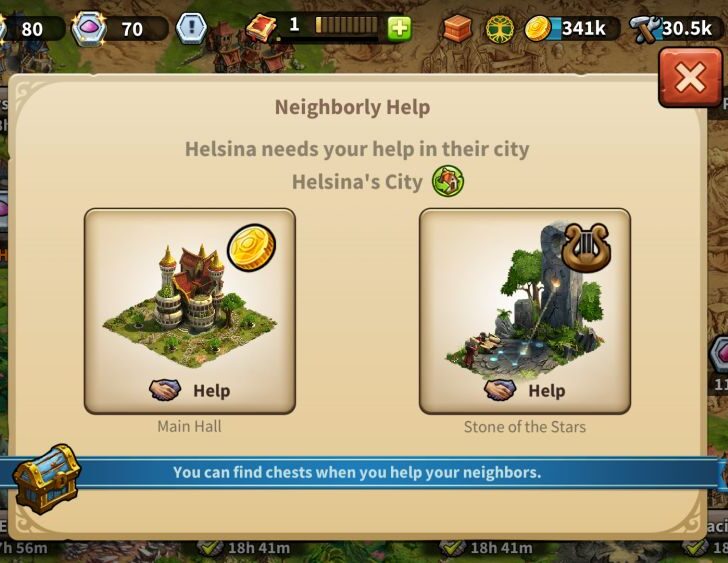Open the spell book knowledge icon
The image size is (728, 563).
pos(262,27)
